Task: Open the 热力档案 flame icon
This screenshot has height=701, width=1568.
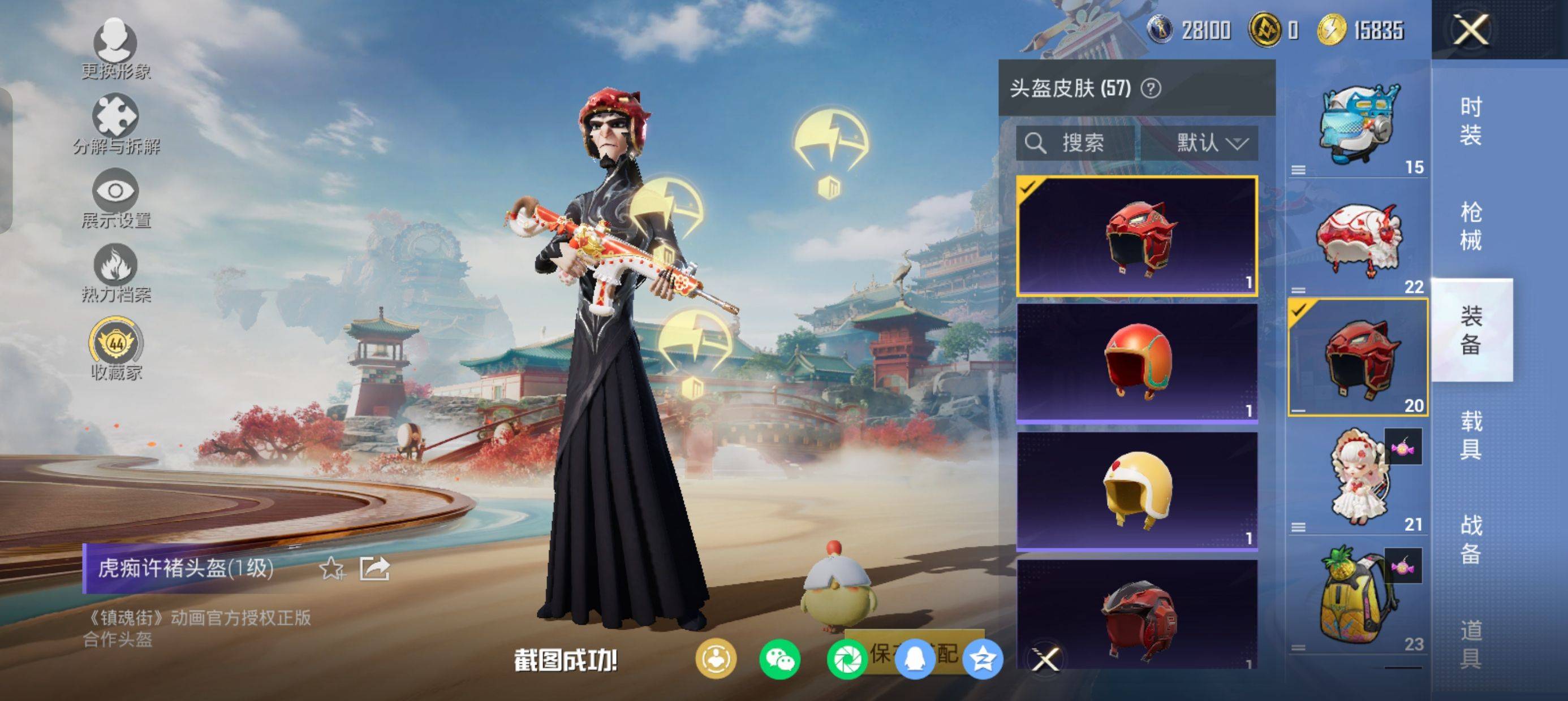Action: point(115,272)
